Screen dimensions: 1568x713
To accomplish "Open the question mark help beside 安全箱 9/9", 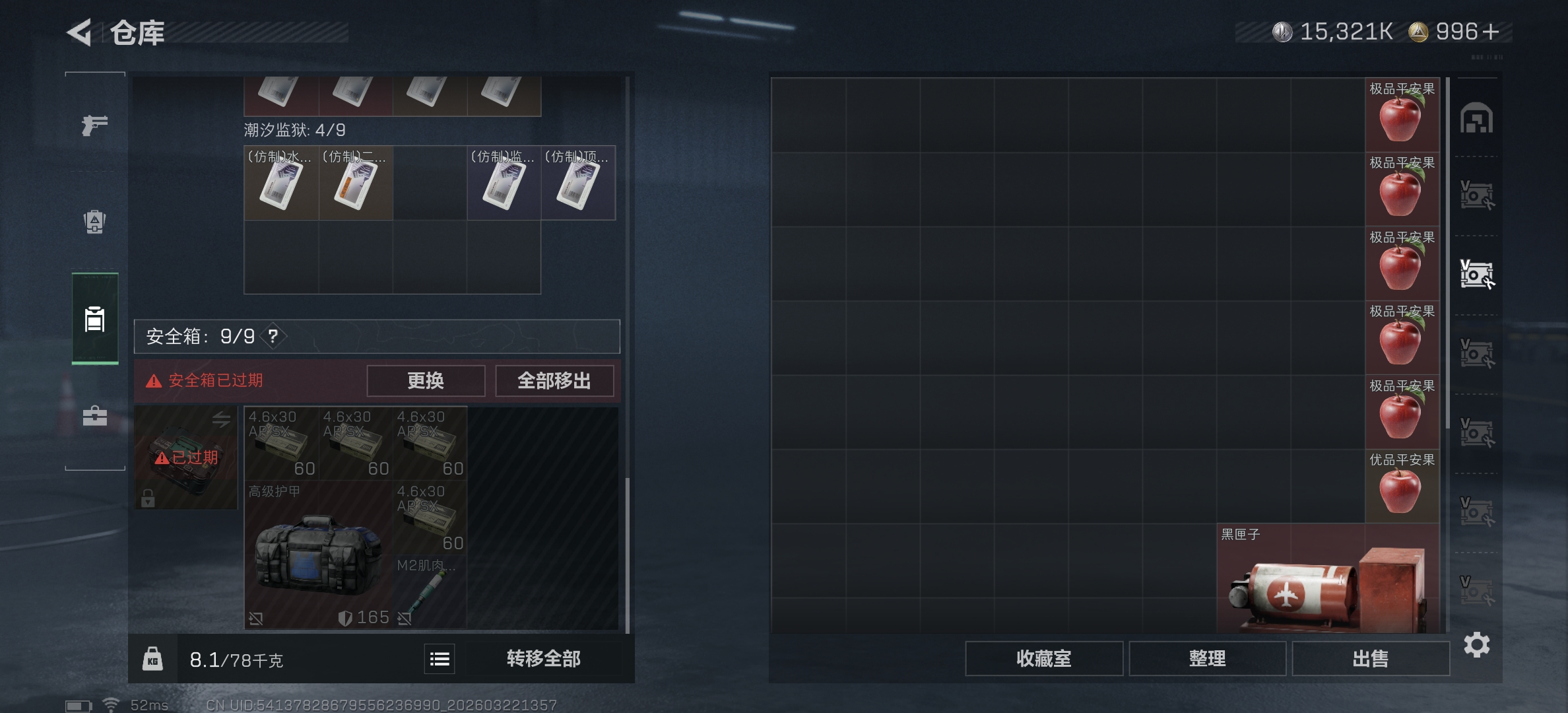I will [x=273, y=337].
